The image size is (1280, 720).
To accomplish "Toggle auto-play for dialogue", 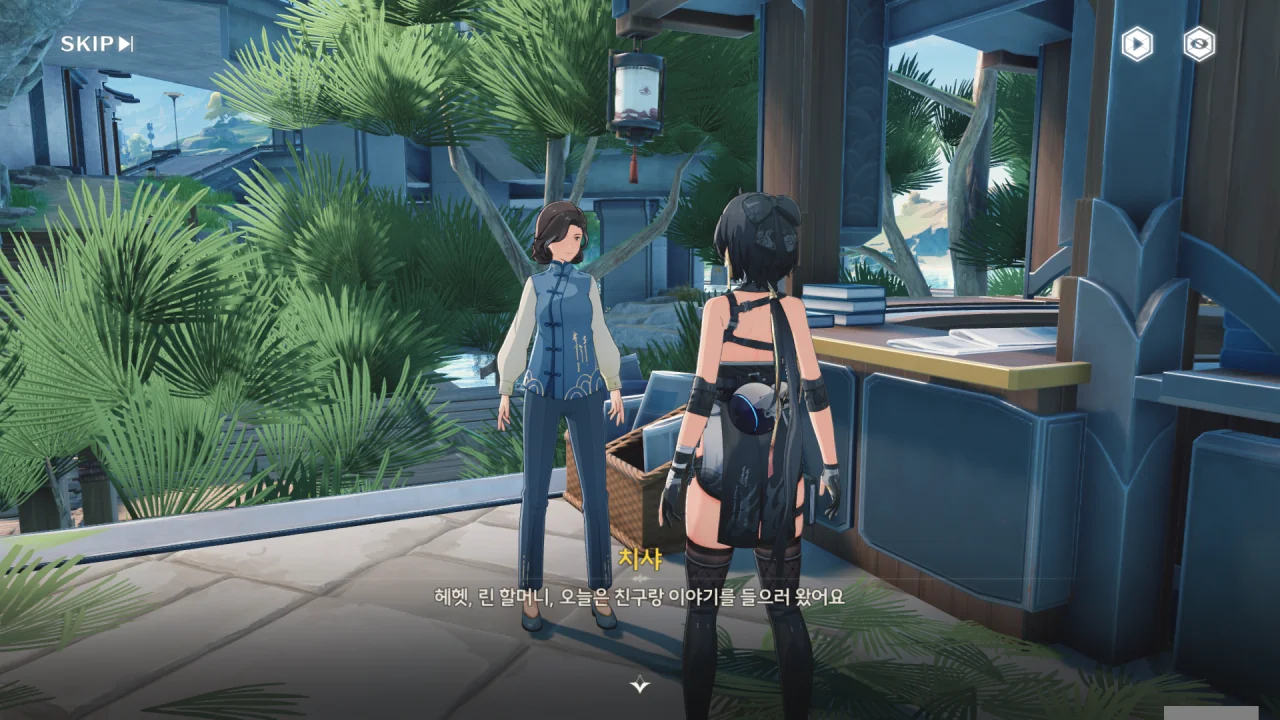I will pos(1137,44).
